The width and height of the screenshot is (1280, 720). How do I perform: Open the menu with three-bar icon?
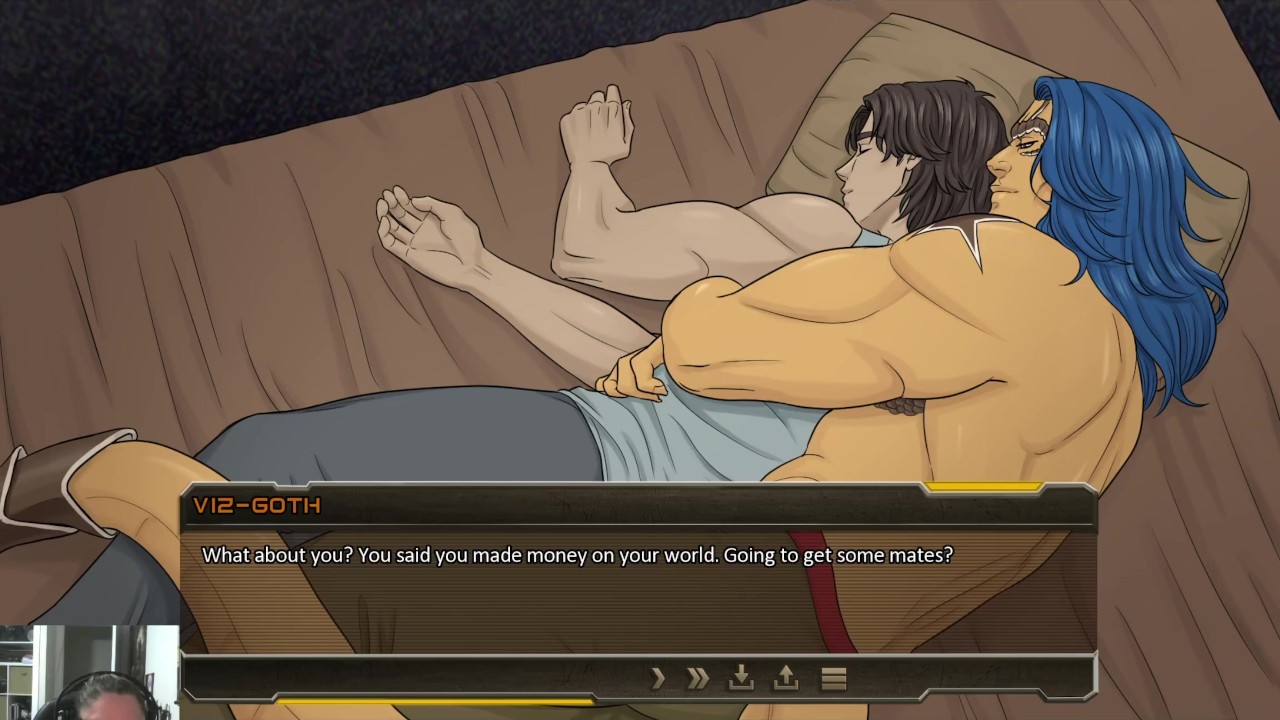tap(834, 679)
